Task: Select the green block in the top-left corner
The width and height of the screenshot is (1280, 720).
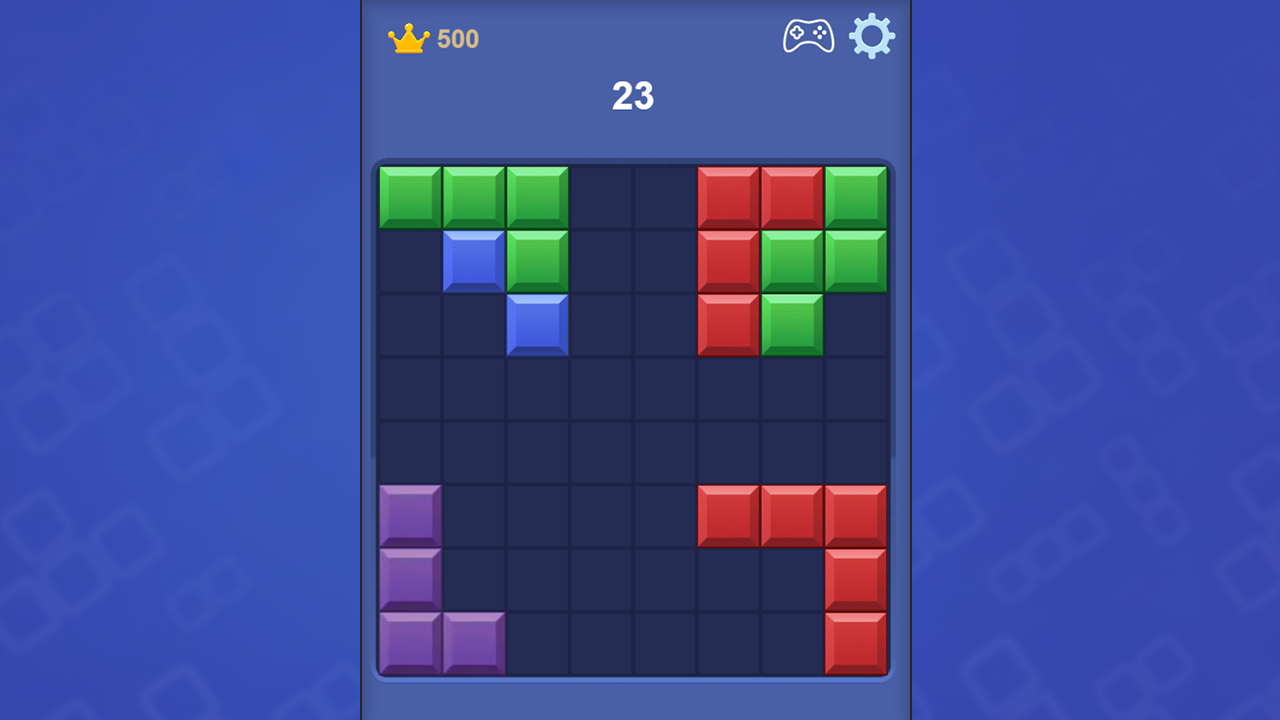Action: tap(409, 194)
